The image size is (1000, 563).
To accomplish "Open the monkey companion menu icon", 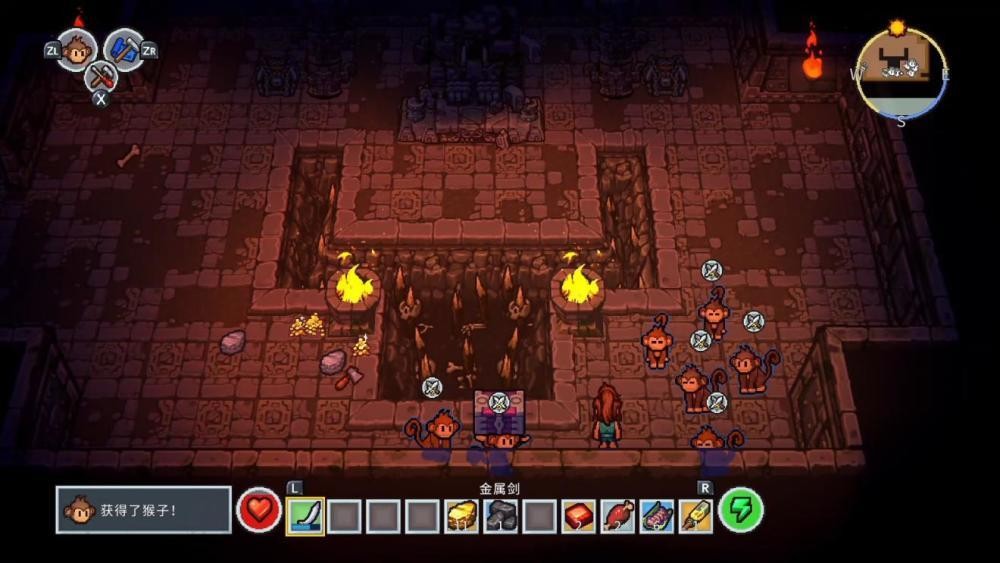I will 76,49.
